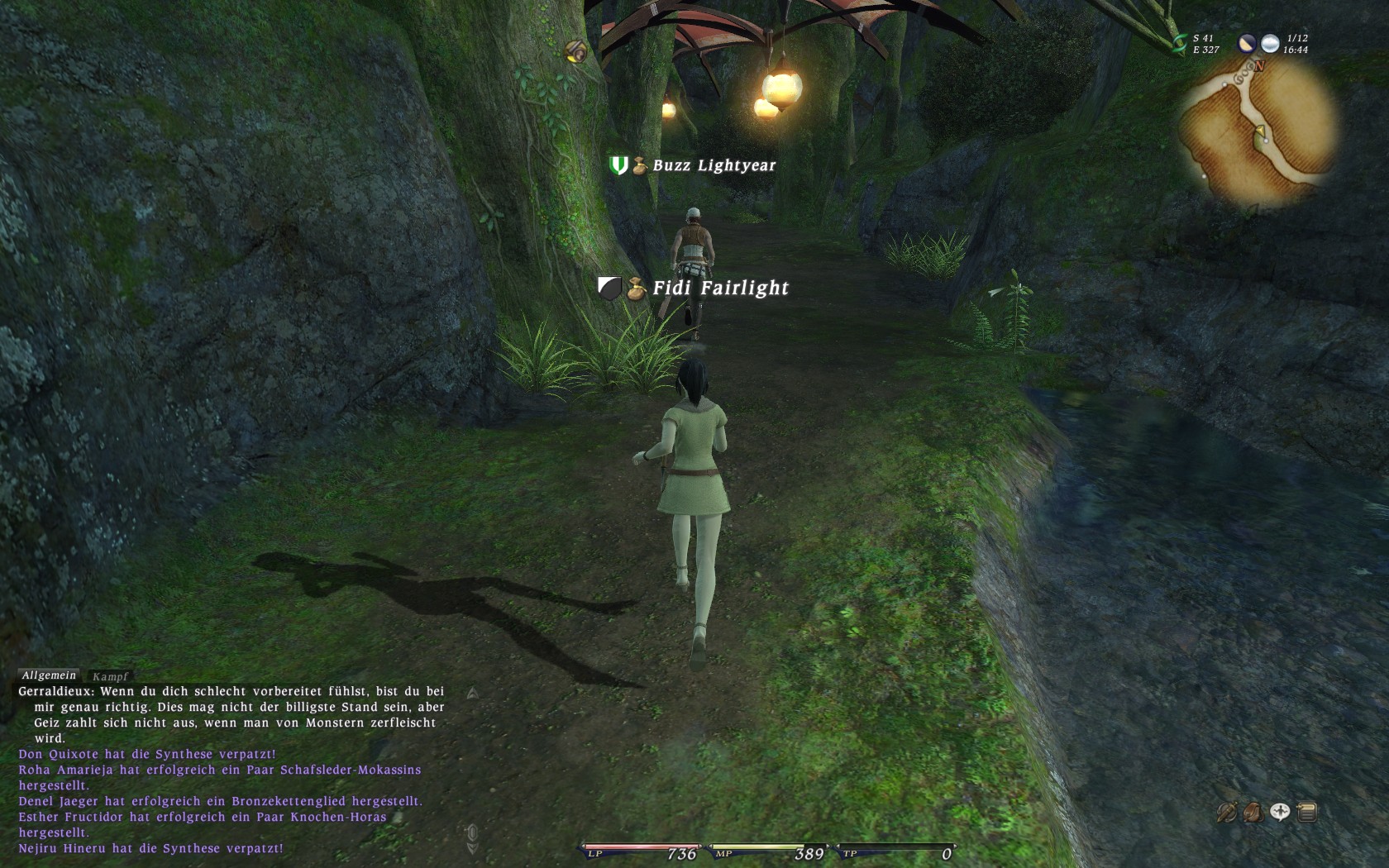
Task: Click the chat log scroll-down arrow
Action: (472, 847)
